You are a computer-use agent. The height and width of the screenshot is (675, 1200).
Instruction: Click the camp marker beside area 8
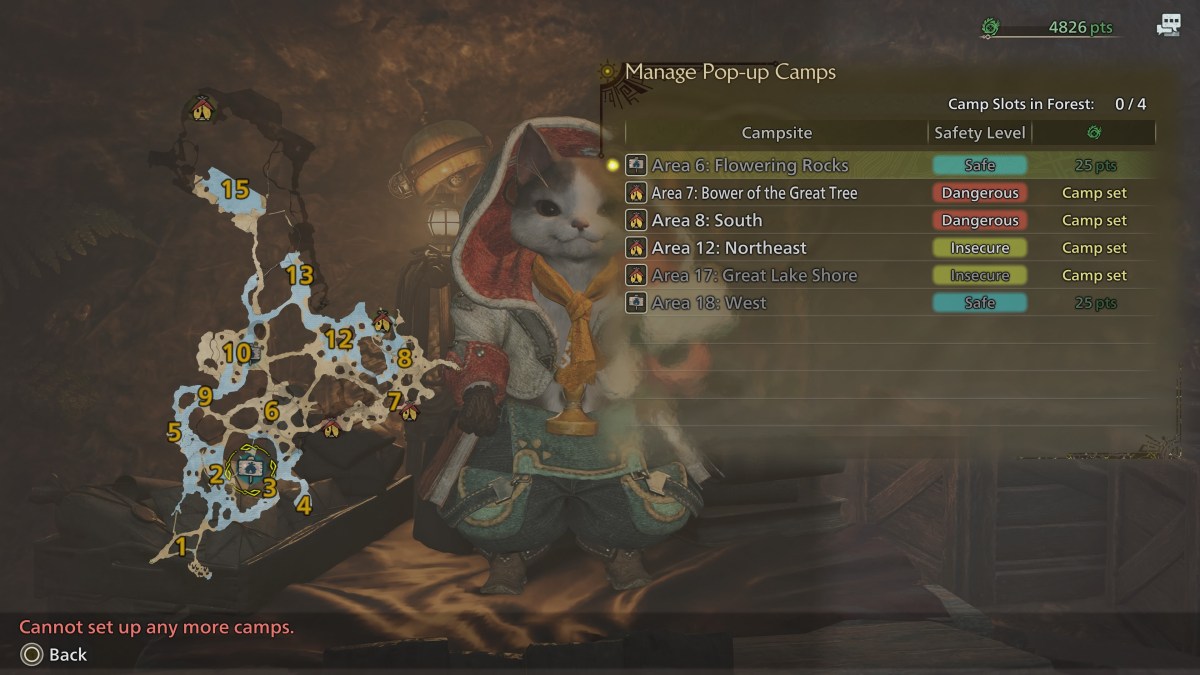(383, 322)
